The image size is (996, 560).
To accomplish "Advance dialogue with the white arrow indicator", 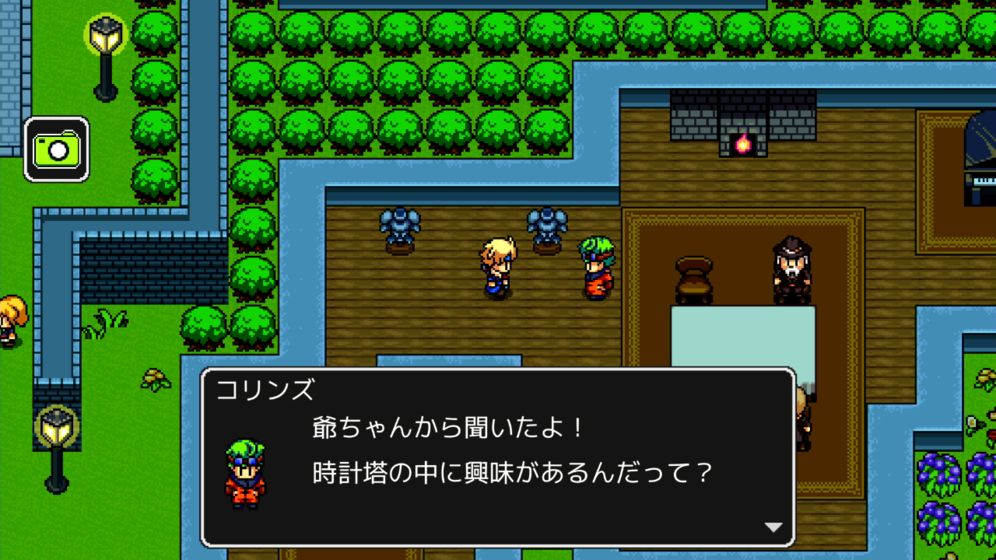I will 773,527.
